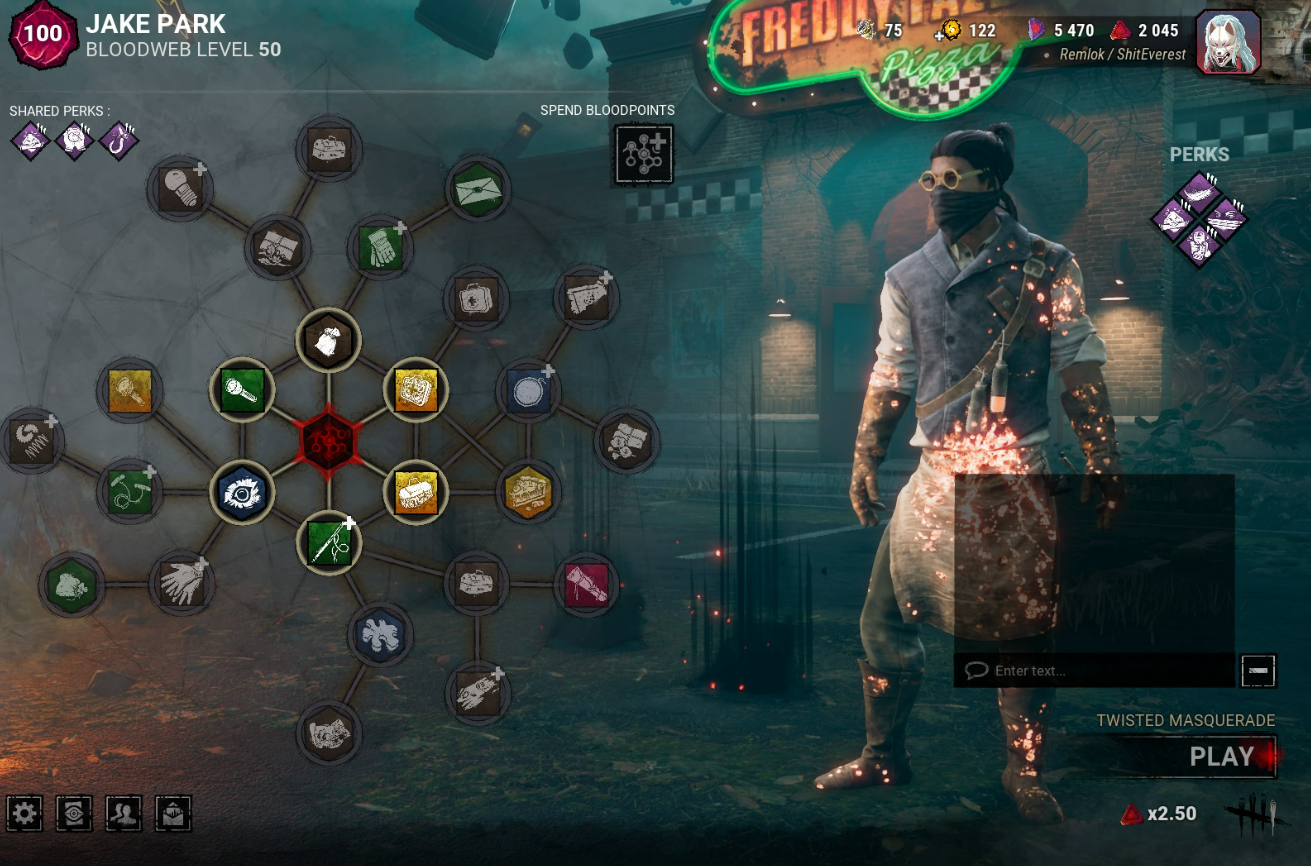Viewport: 1311px width, 866px height.
Task: Select the brown light bulb add-on node
Action: pos(180,188)
